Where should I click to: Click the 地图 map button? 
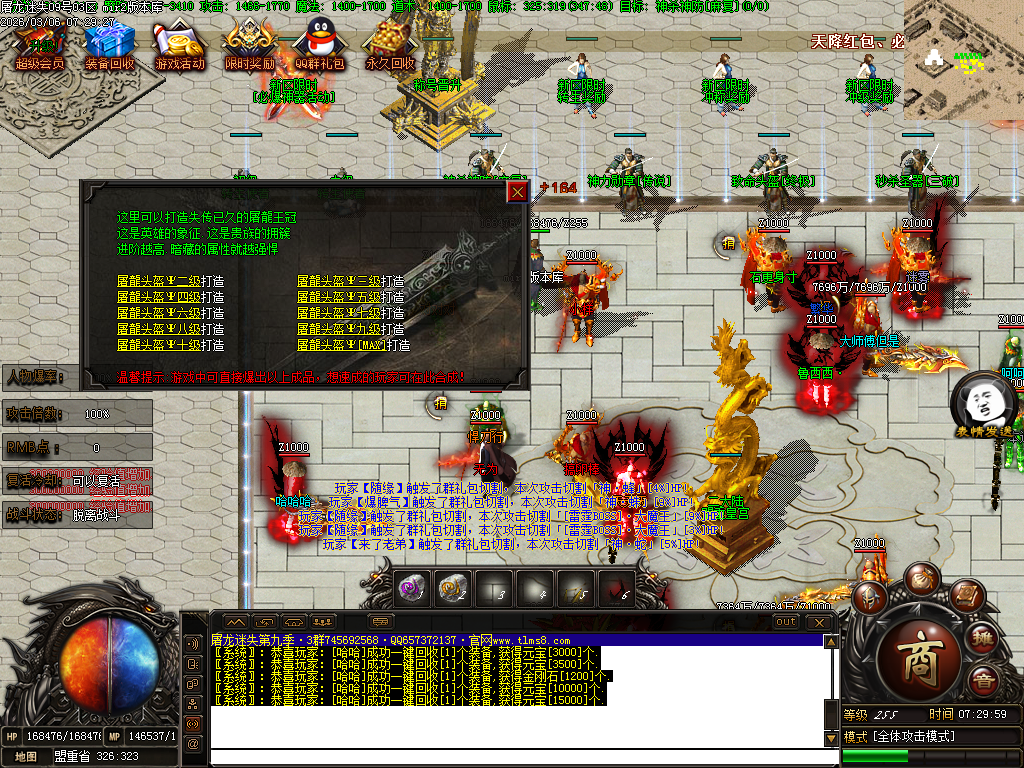point(26,757)
